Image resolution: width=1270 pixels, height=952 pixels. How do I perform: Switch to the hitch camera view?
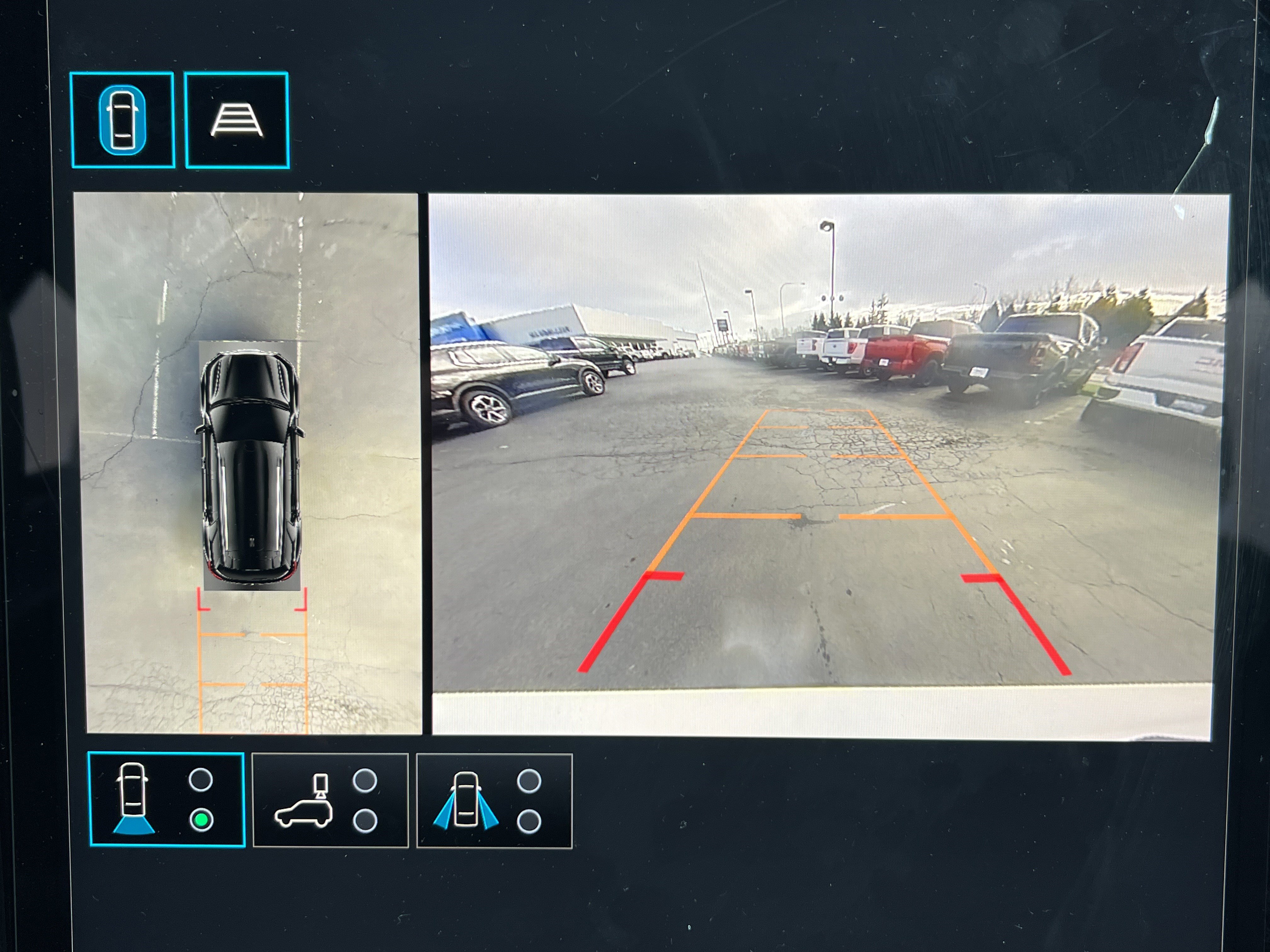330,801
